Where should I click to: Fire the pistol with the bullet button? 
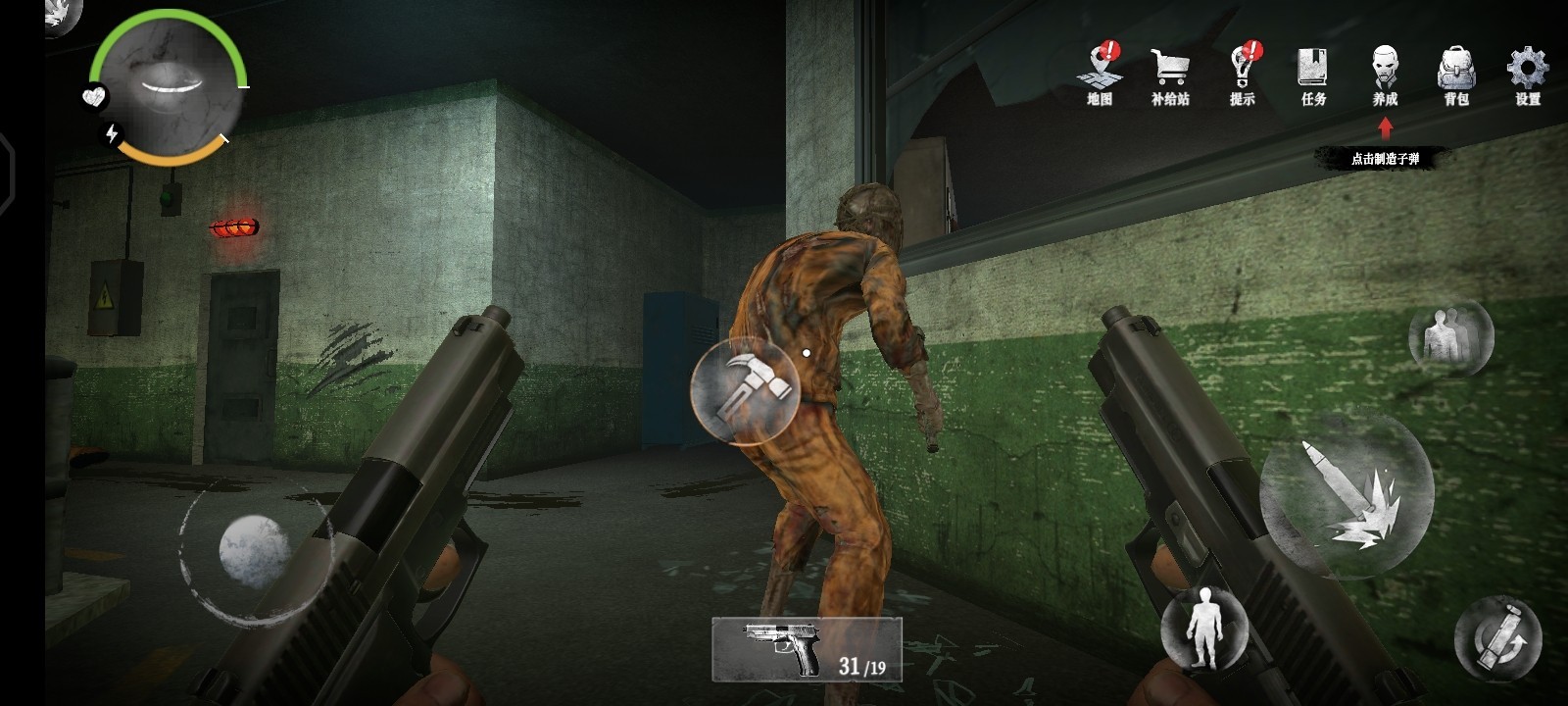(x=1346, y=493)
